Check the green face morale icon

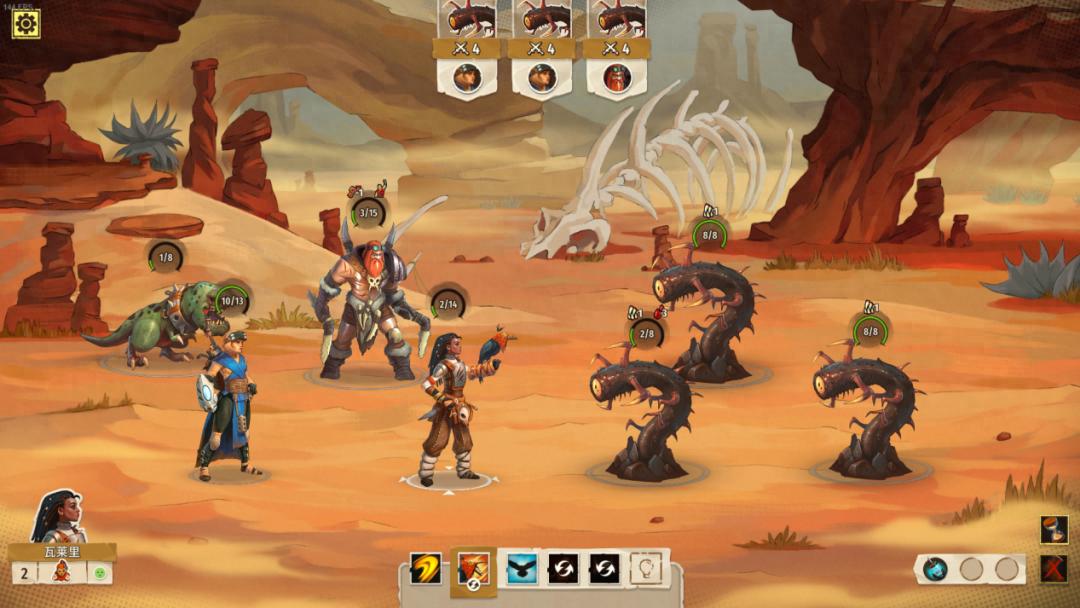pyautogui.click(x=99, y=573)
